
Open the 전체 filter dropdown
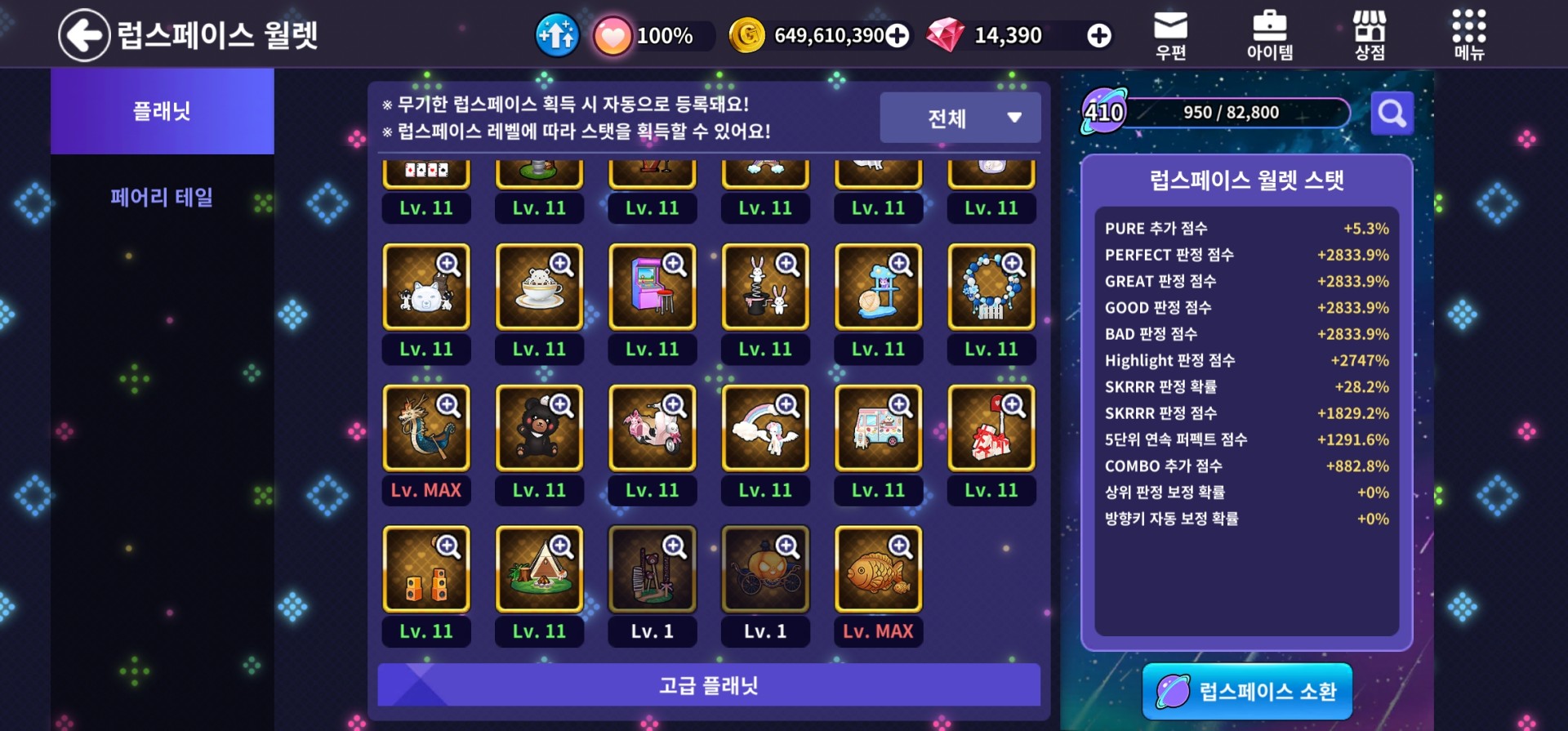[960, 118]
